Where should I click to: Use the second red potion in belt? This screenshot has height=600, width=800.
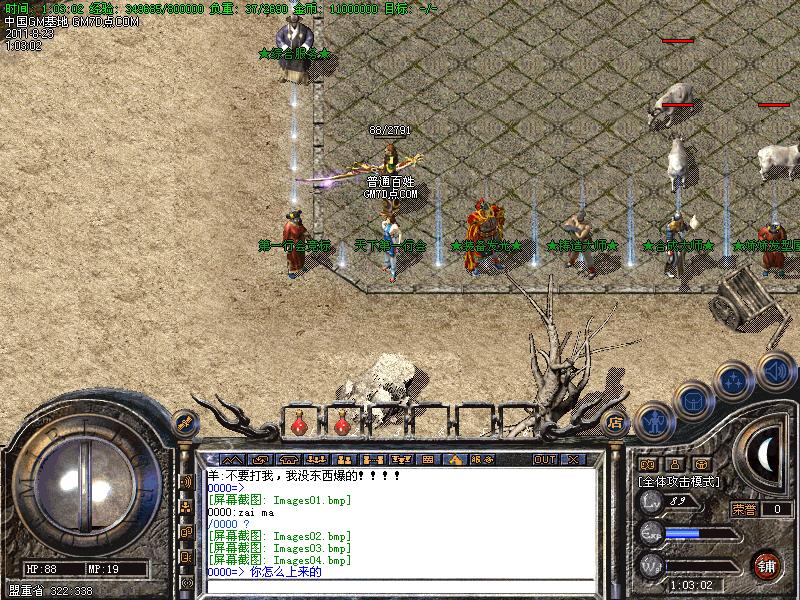341,425
